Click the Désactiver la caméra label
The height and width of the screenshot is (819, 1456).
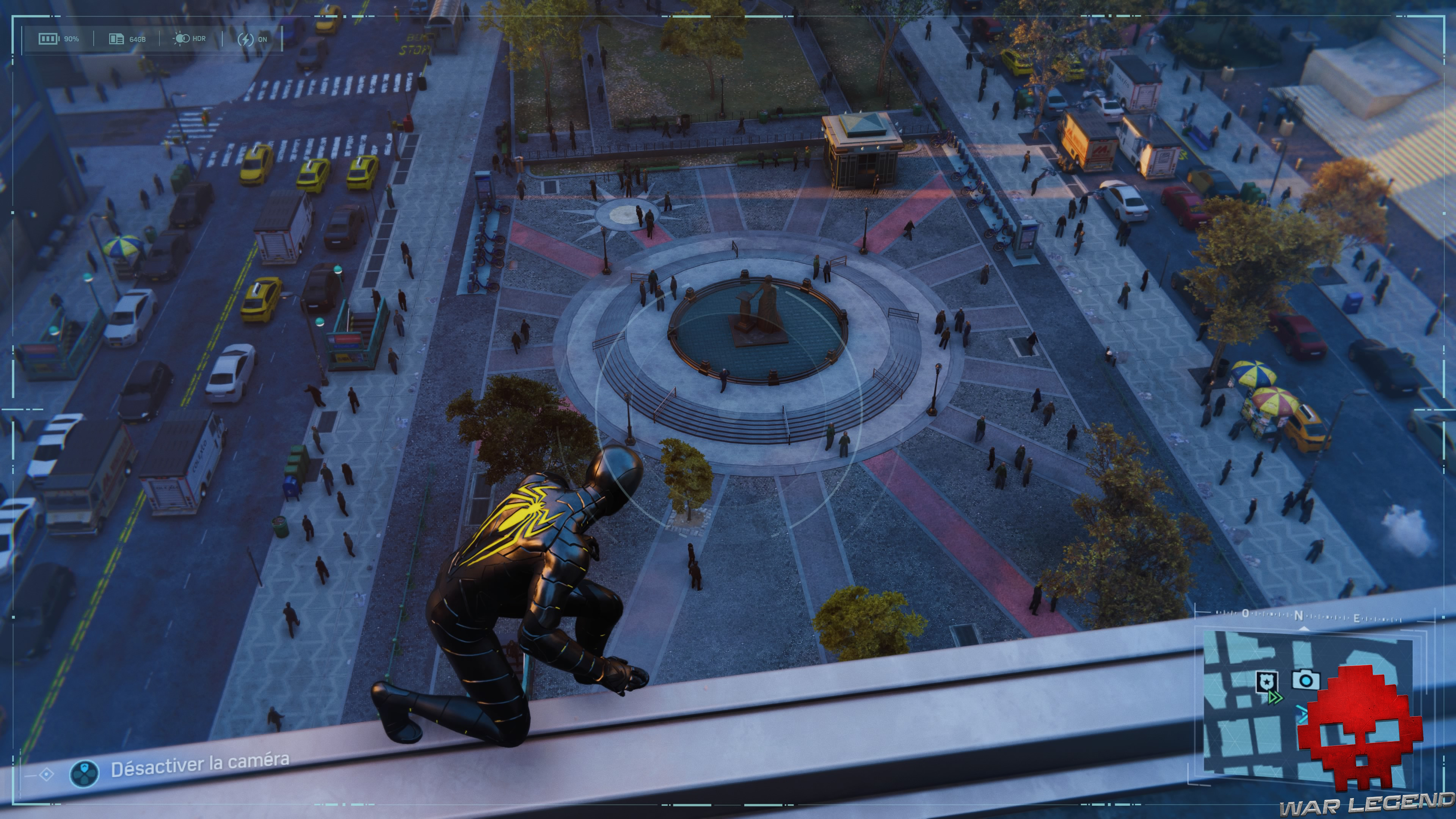(x=199, y=766)
